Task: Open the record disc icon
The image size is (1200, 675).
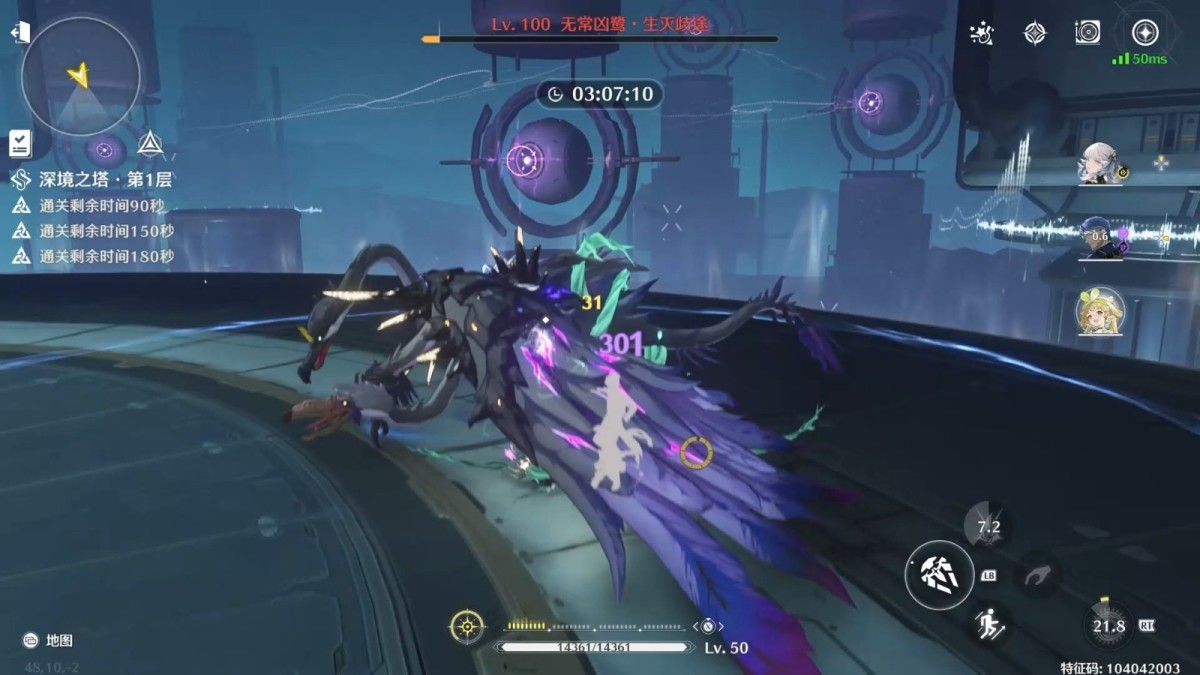Action: [x=1088, y=33]
